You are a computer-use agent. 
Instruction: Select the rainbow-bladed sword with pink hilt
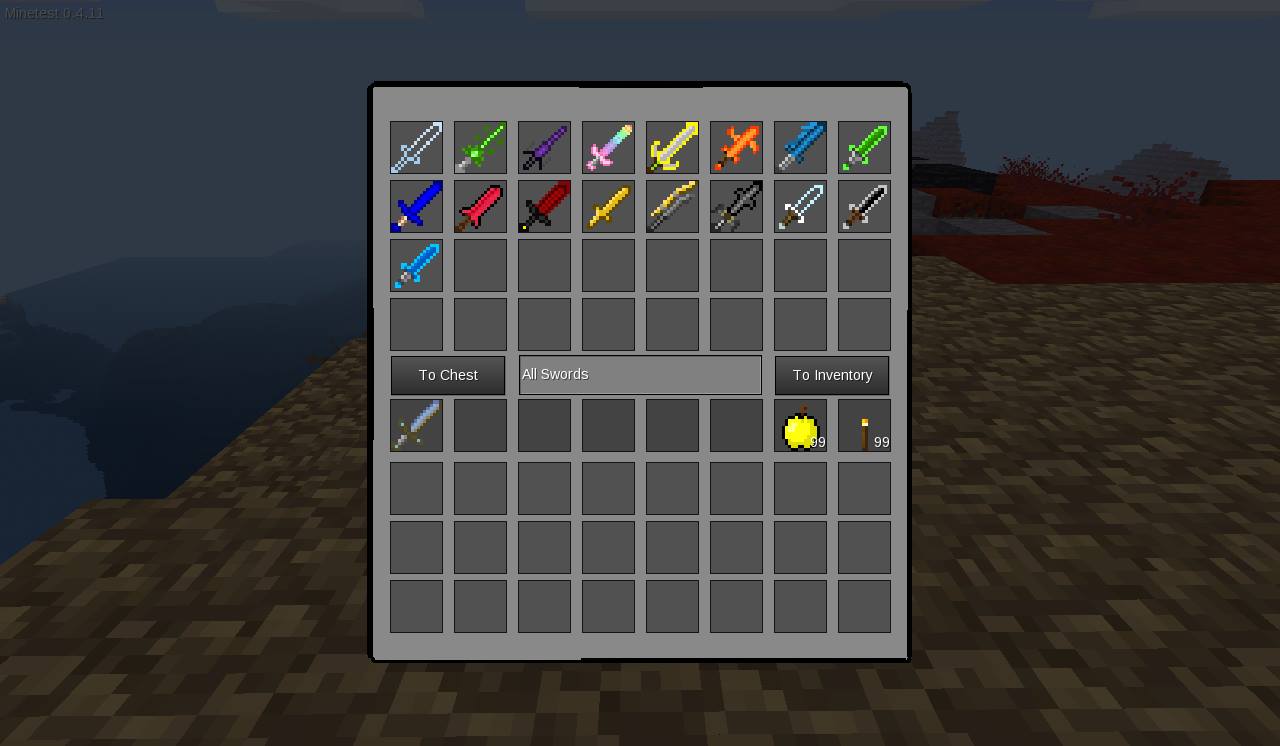[608, 147]
